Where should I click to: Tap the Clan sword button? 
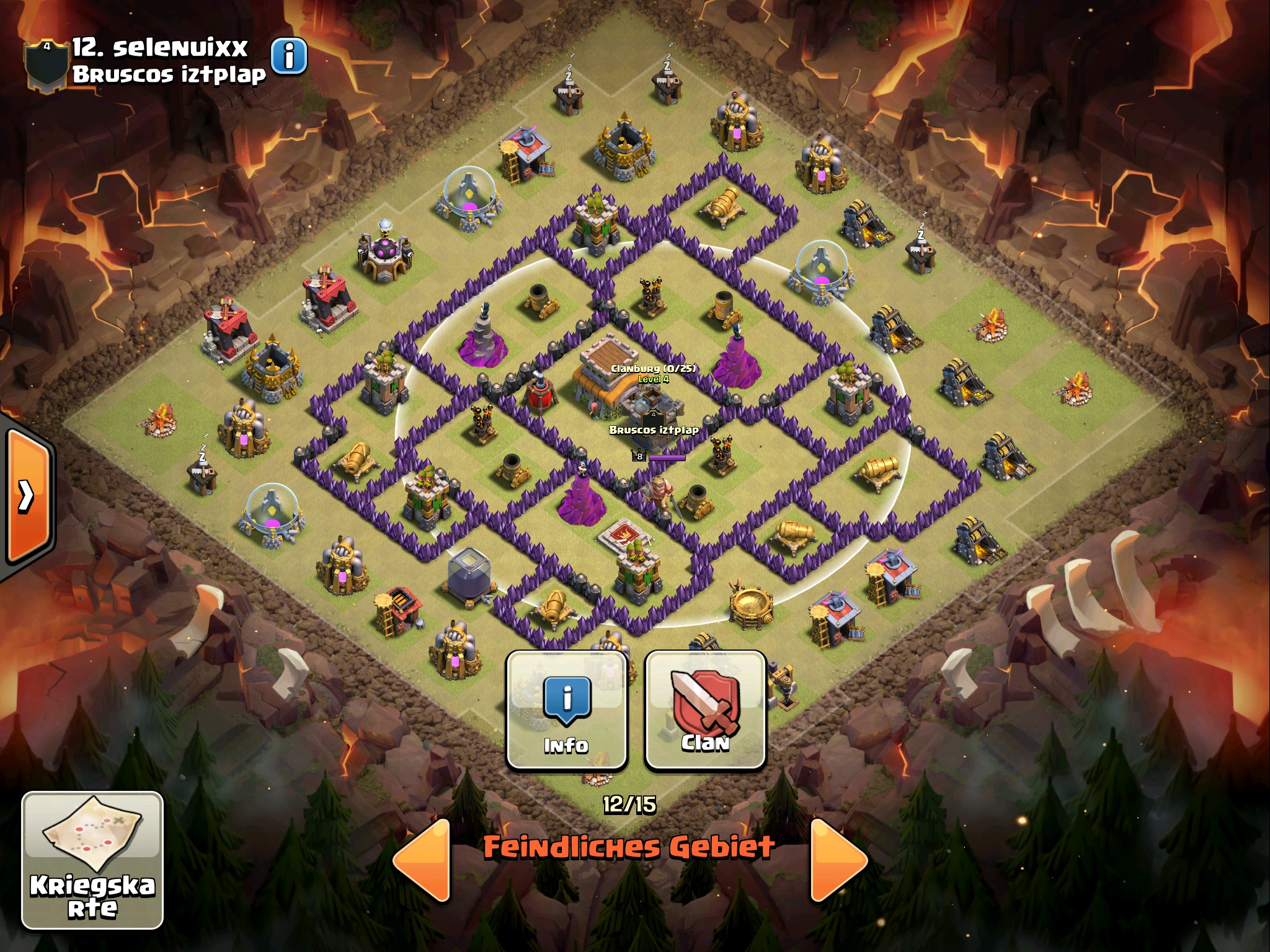tap(705, 710)
